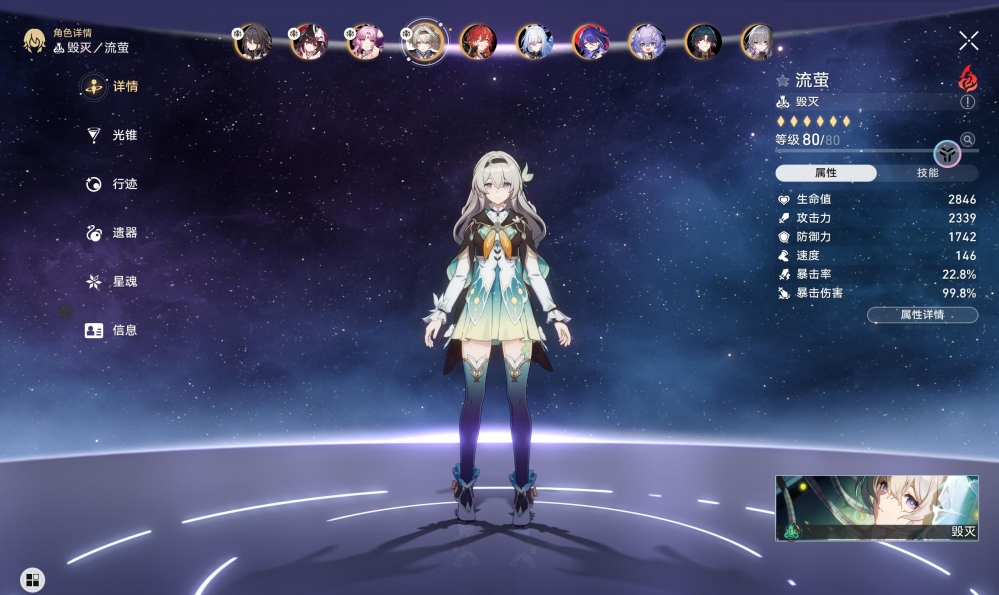Viewport: 999px width, 595px height.
Task: Toggle the favorite star next to 流萤
Action: 783,80
